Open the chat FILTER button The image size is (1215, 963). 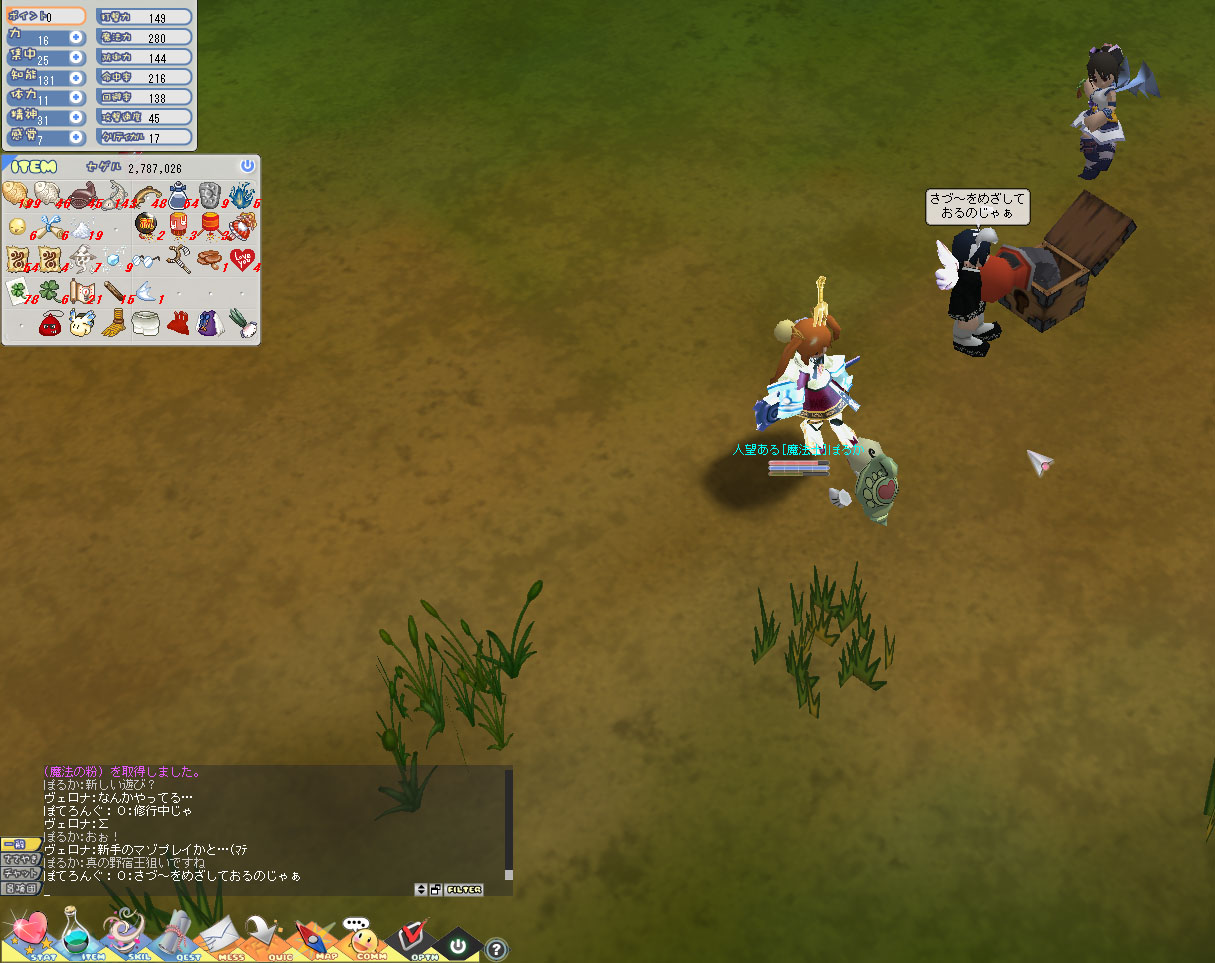464,890
